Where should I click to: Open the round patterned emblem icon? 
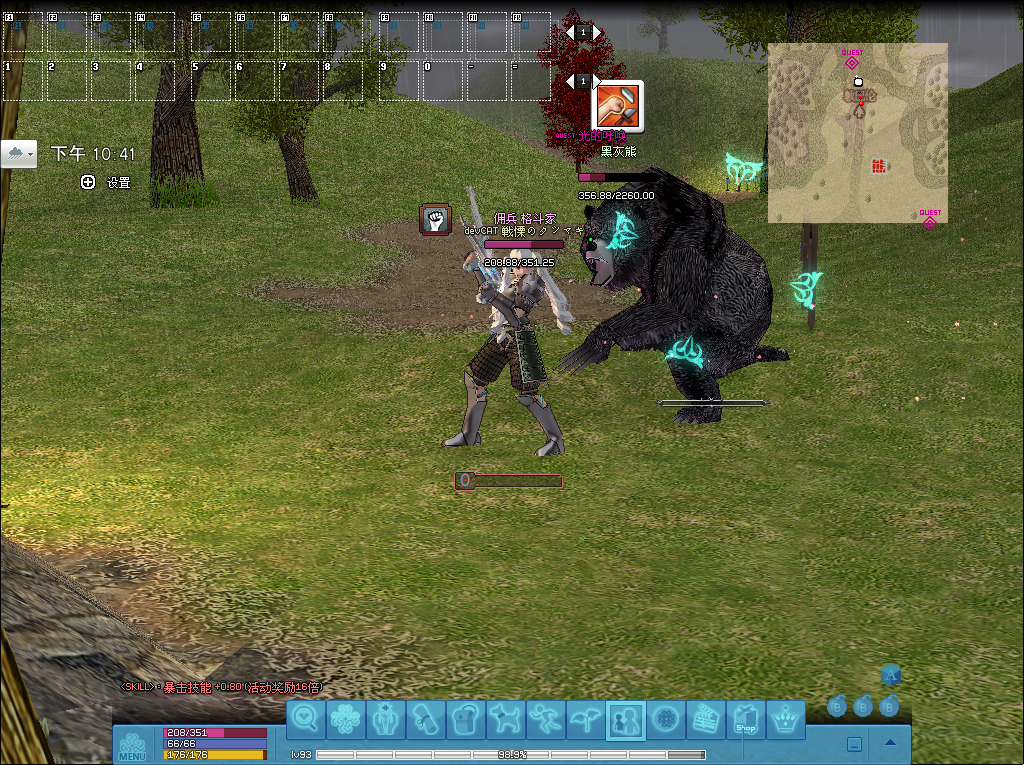(666, 718)
